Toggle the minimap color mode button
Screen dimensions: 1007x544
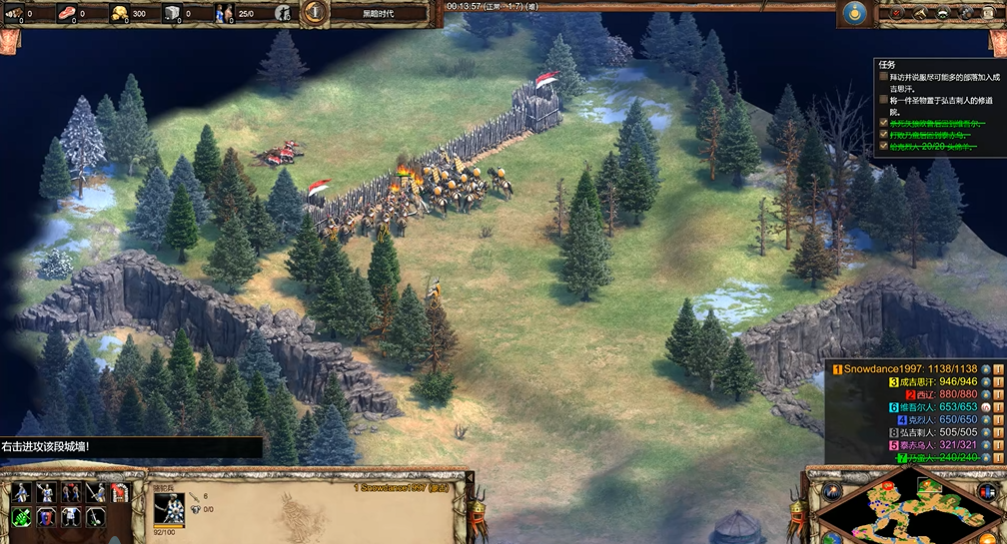(x=992, y=491)
